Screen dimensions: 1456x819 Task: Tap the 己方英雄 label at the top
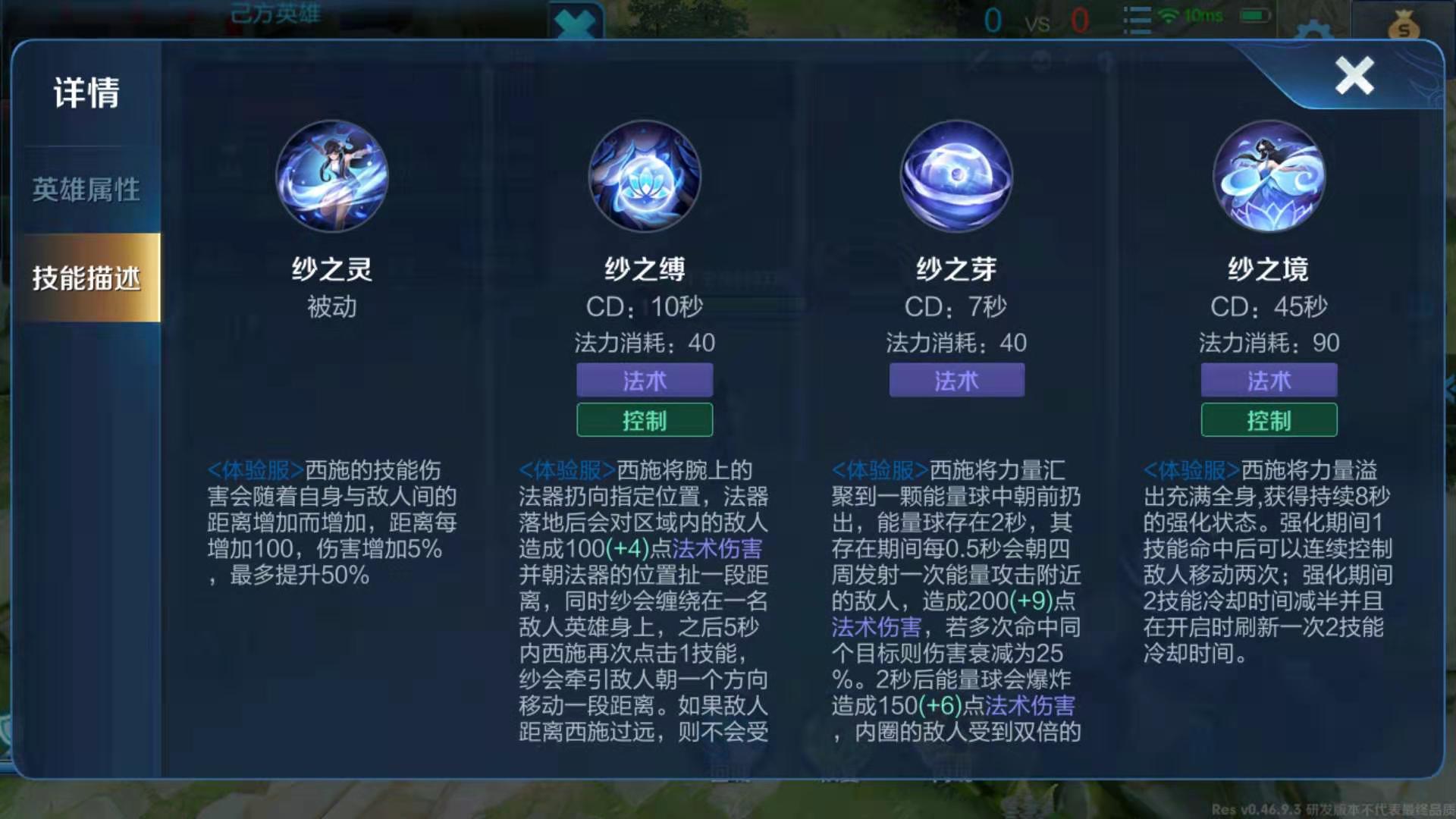(x=275, y=14)
